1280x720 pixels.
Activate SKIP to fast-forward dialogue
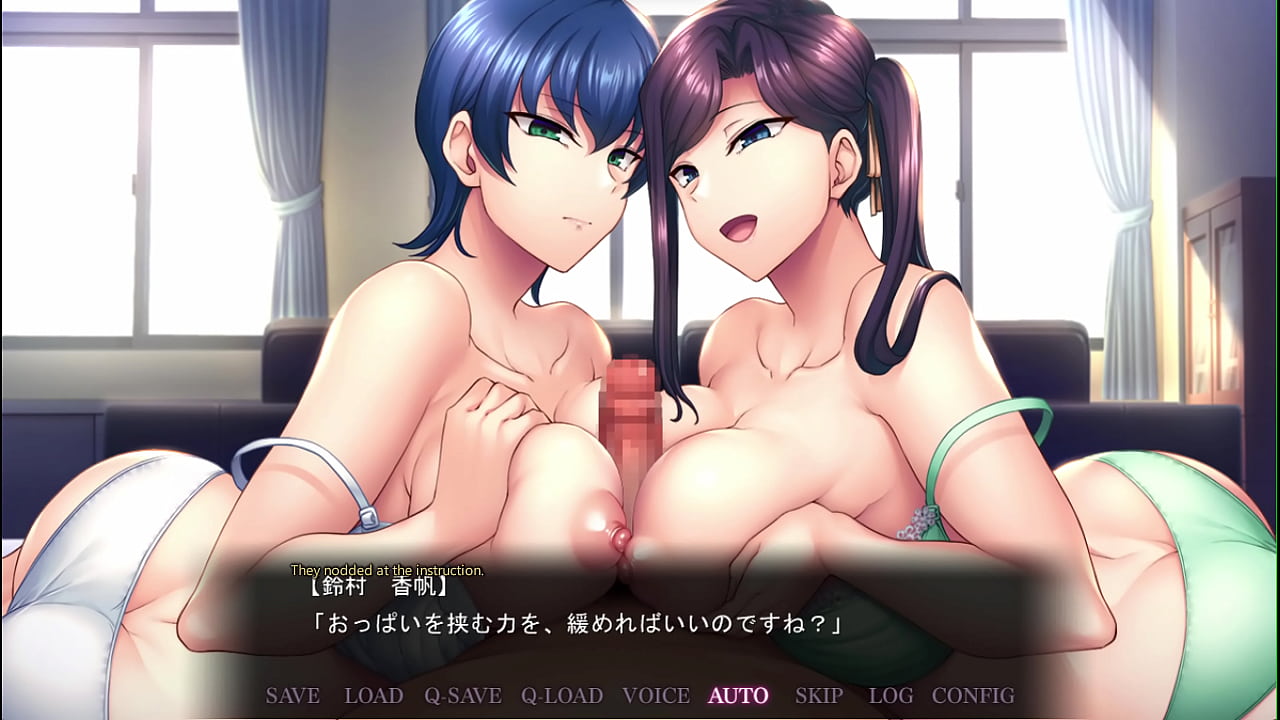coord(818,696)
